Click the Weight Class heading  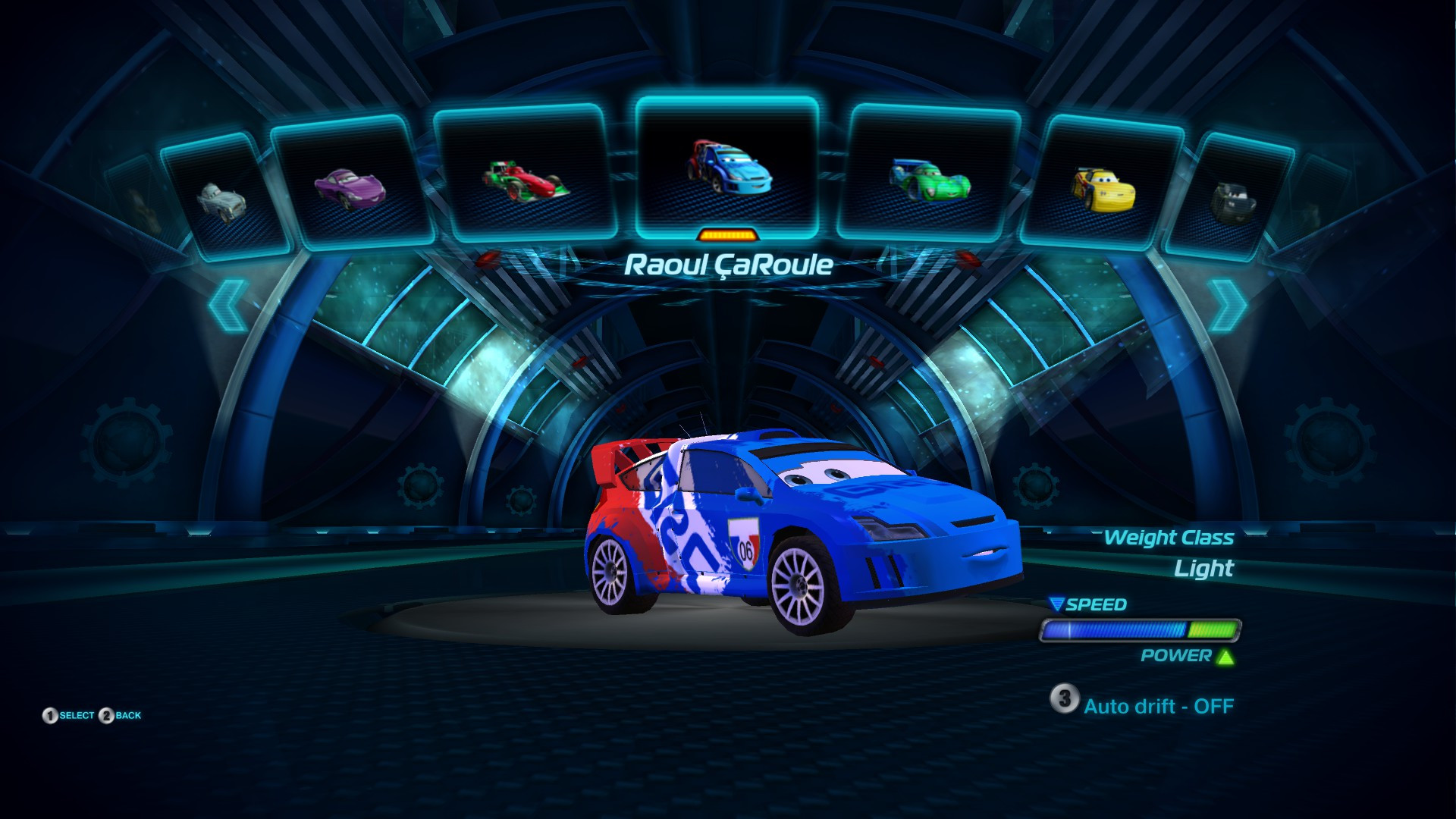[1170, 538]
